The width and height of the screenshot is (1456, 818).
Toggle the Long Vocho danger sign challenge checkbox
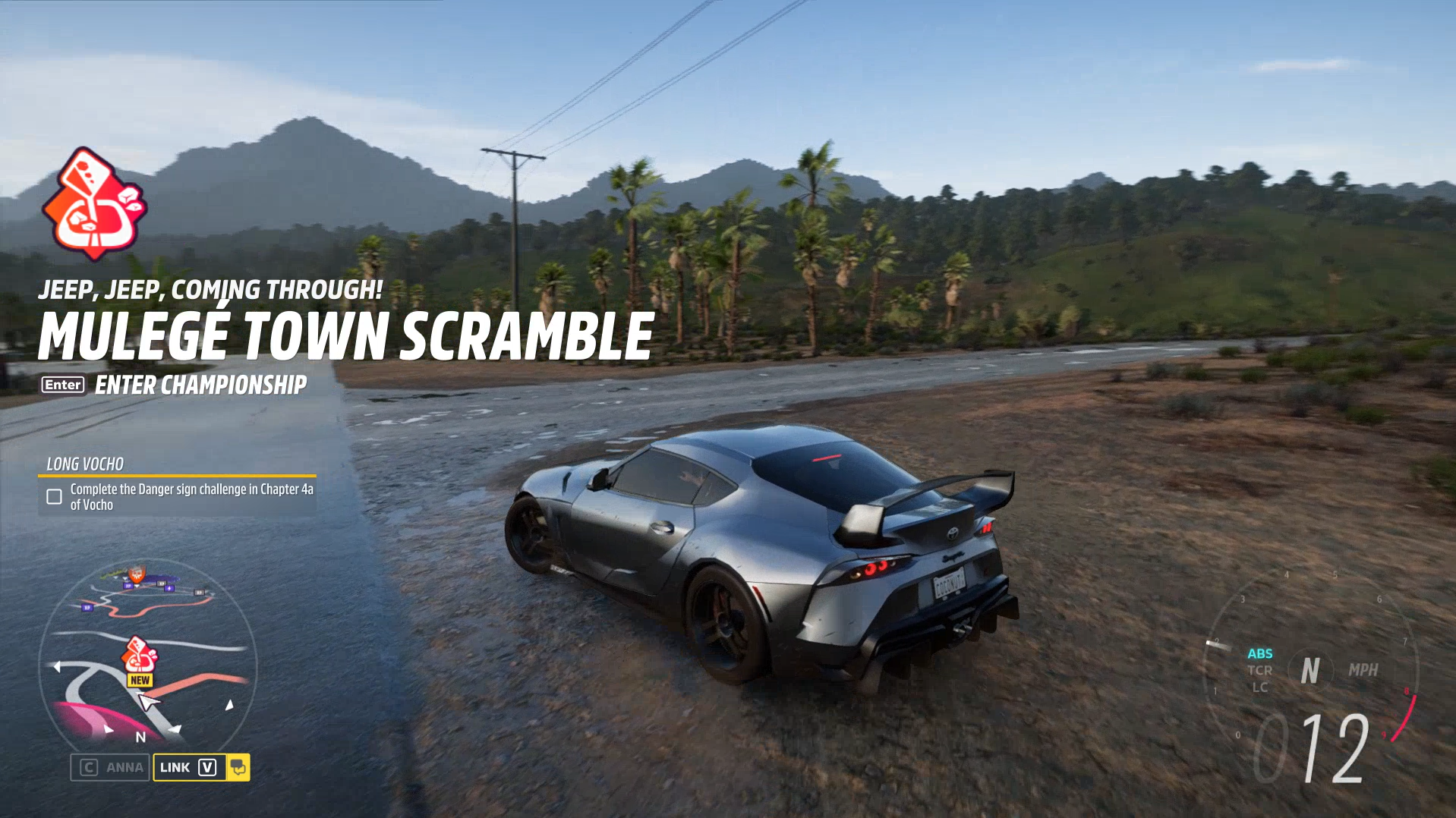coord(53,497)
